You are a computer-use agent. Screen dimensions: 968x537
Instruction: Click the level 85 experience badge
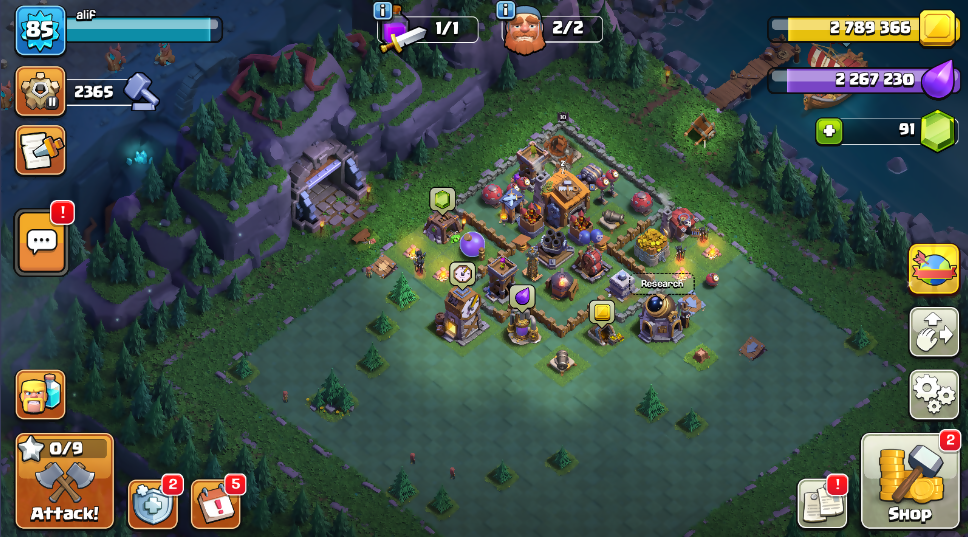coord(39,30)
